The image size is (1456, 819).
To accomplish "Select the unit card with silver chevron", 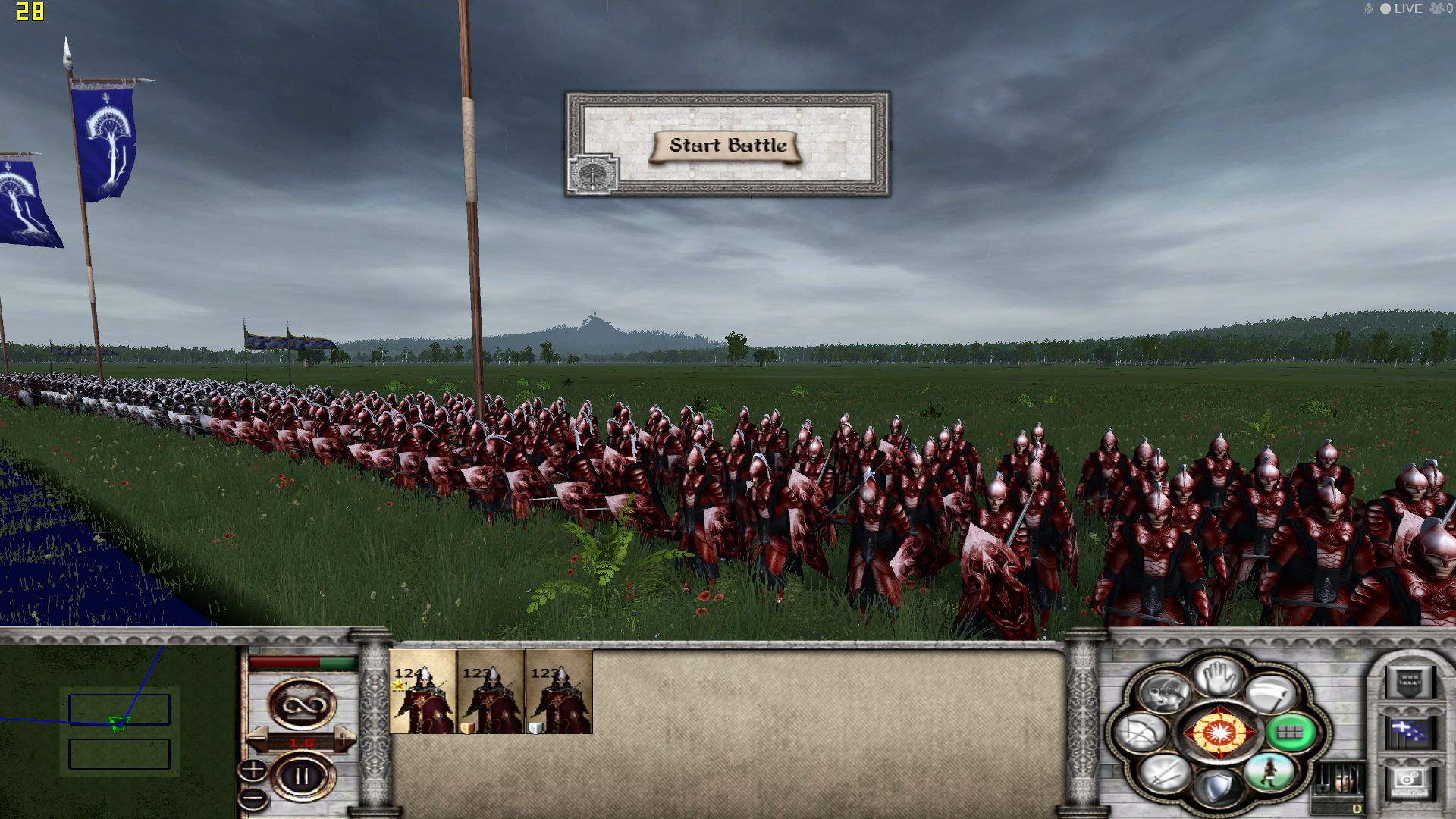I will pos(558,692).
